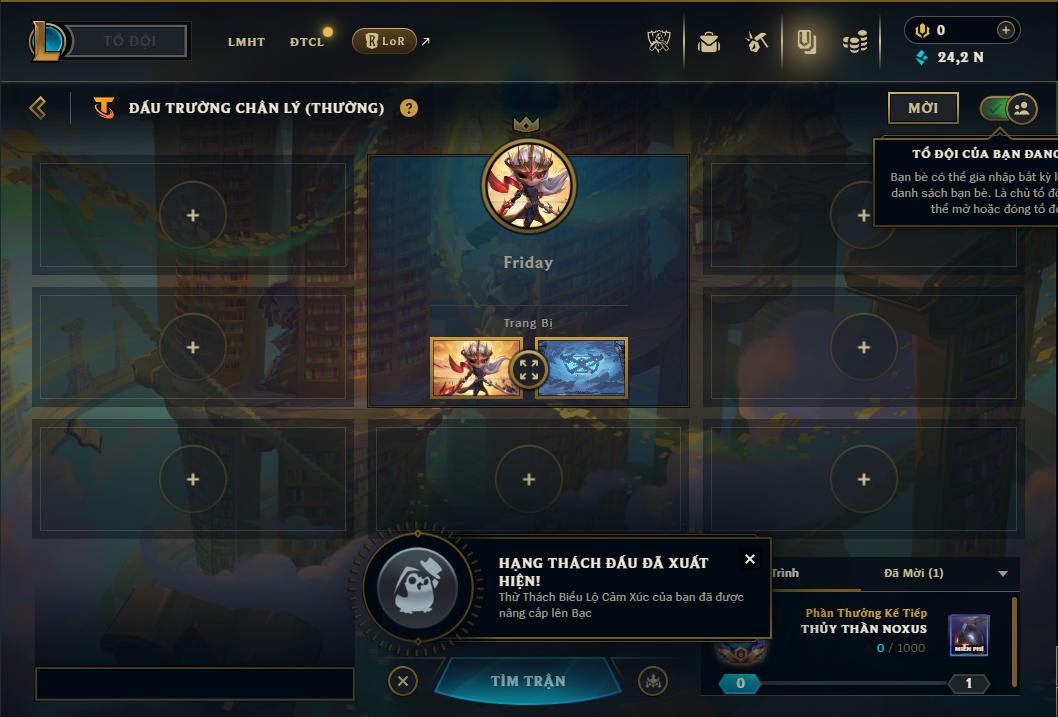The height and width of the screenshot is (717, 1058).
Task: Select the Little Legend equipment thumbnail
Action: point(476,368)
